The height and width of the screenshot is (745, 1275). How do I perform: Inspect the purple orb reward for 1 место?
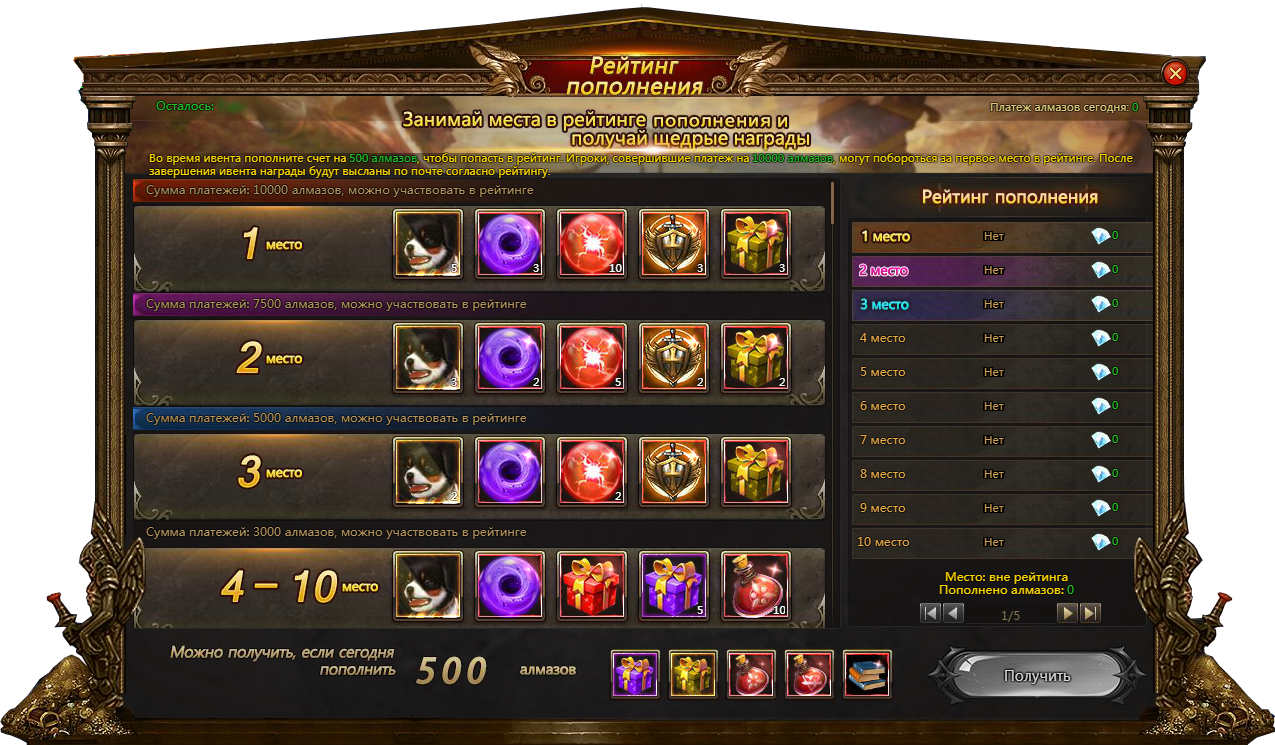tap(510, 243)
